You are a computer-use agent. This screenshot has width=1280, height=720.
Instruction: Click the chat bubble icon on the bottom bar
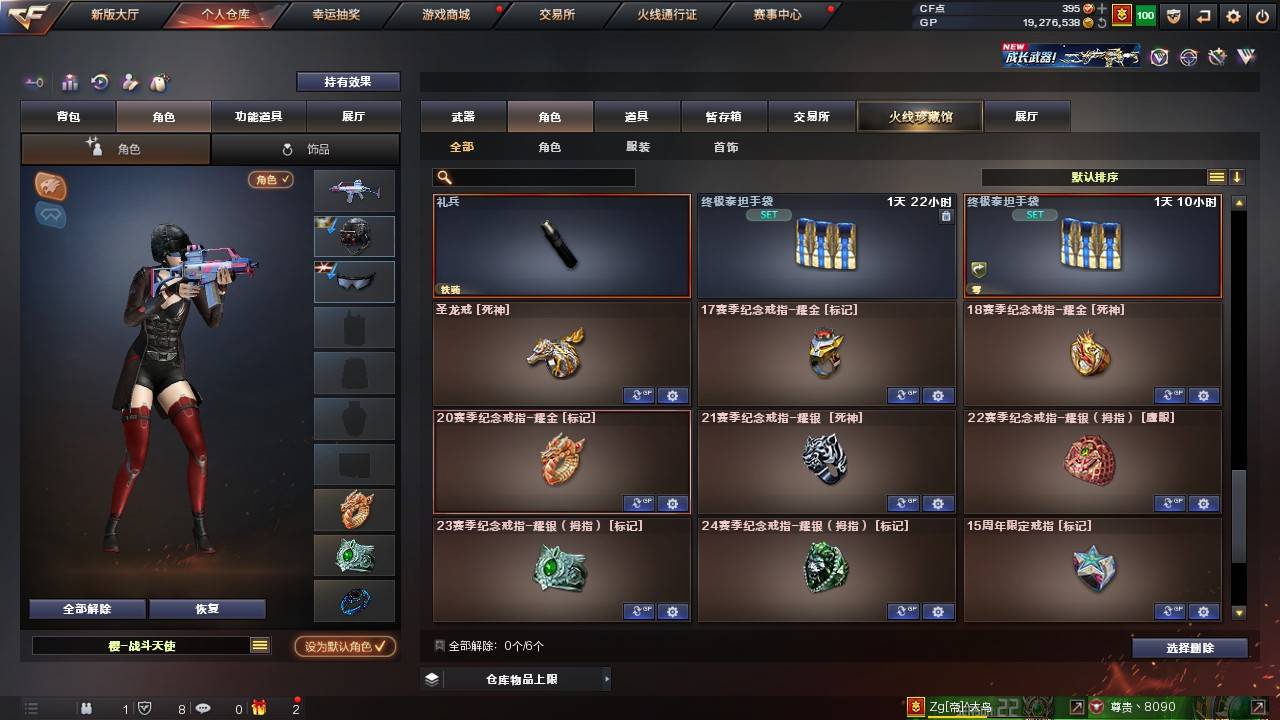(x=203, y=708)
